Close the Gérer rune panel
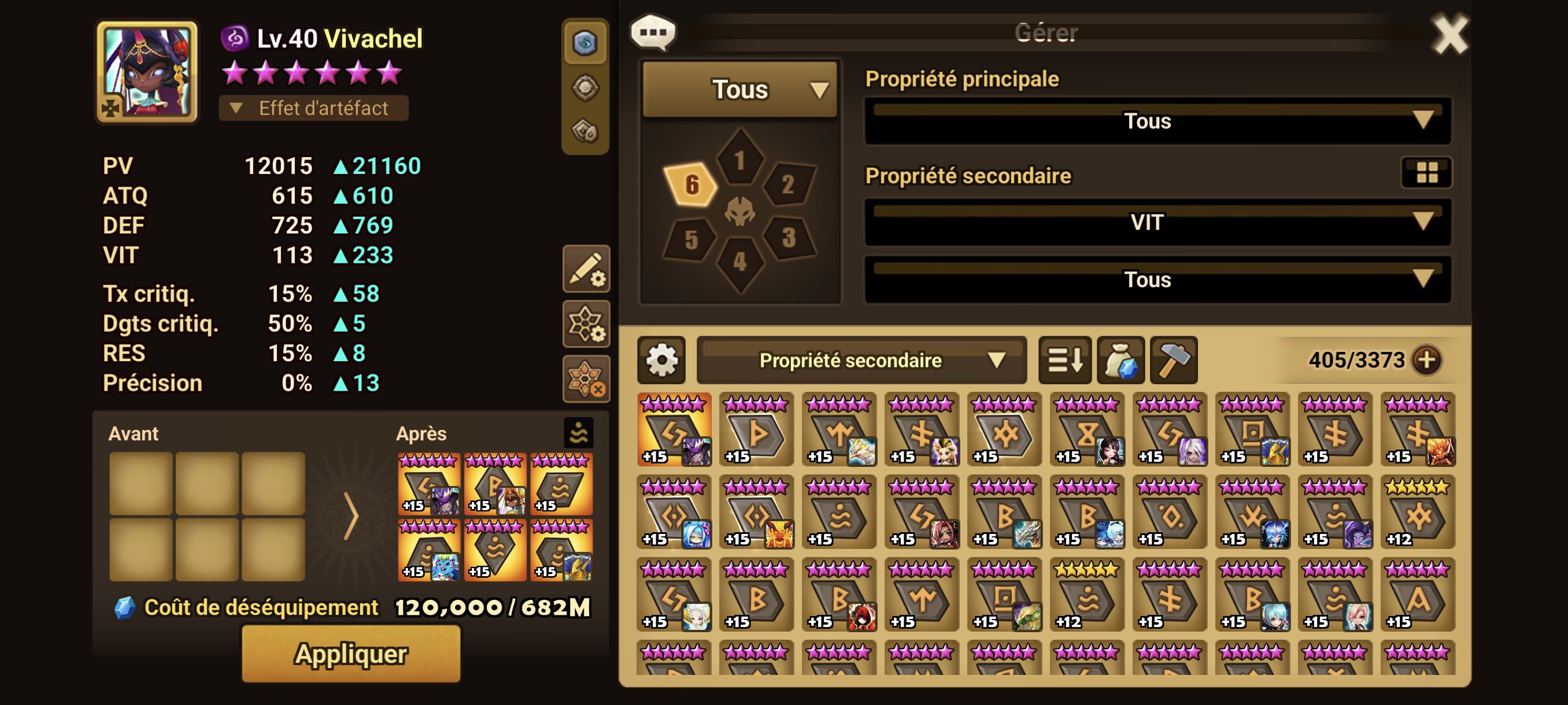The image size is (1568, 705). [1449, 35]
